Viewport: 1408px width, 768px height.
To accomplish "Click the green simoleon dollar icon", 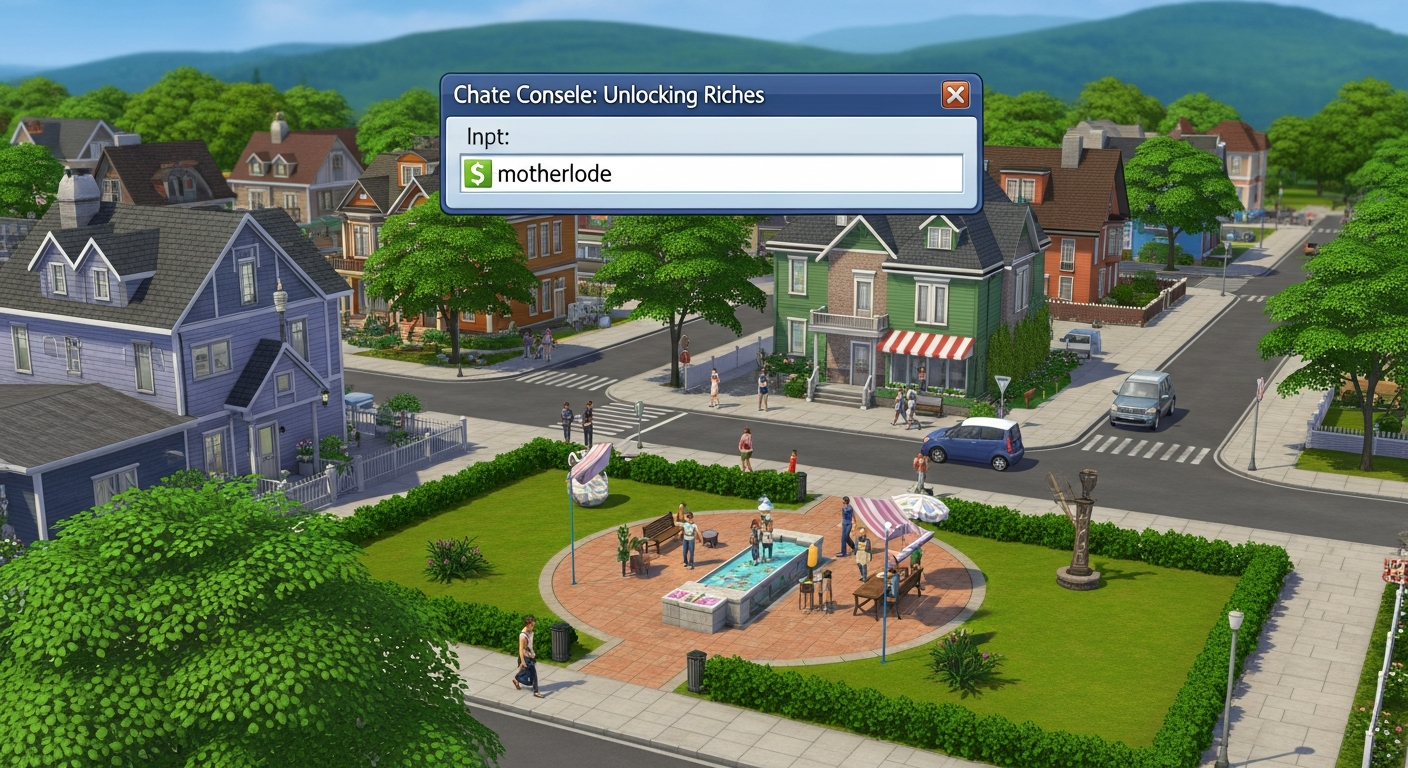I will pyautogui.click(x=477, y=173).
